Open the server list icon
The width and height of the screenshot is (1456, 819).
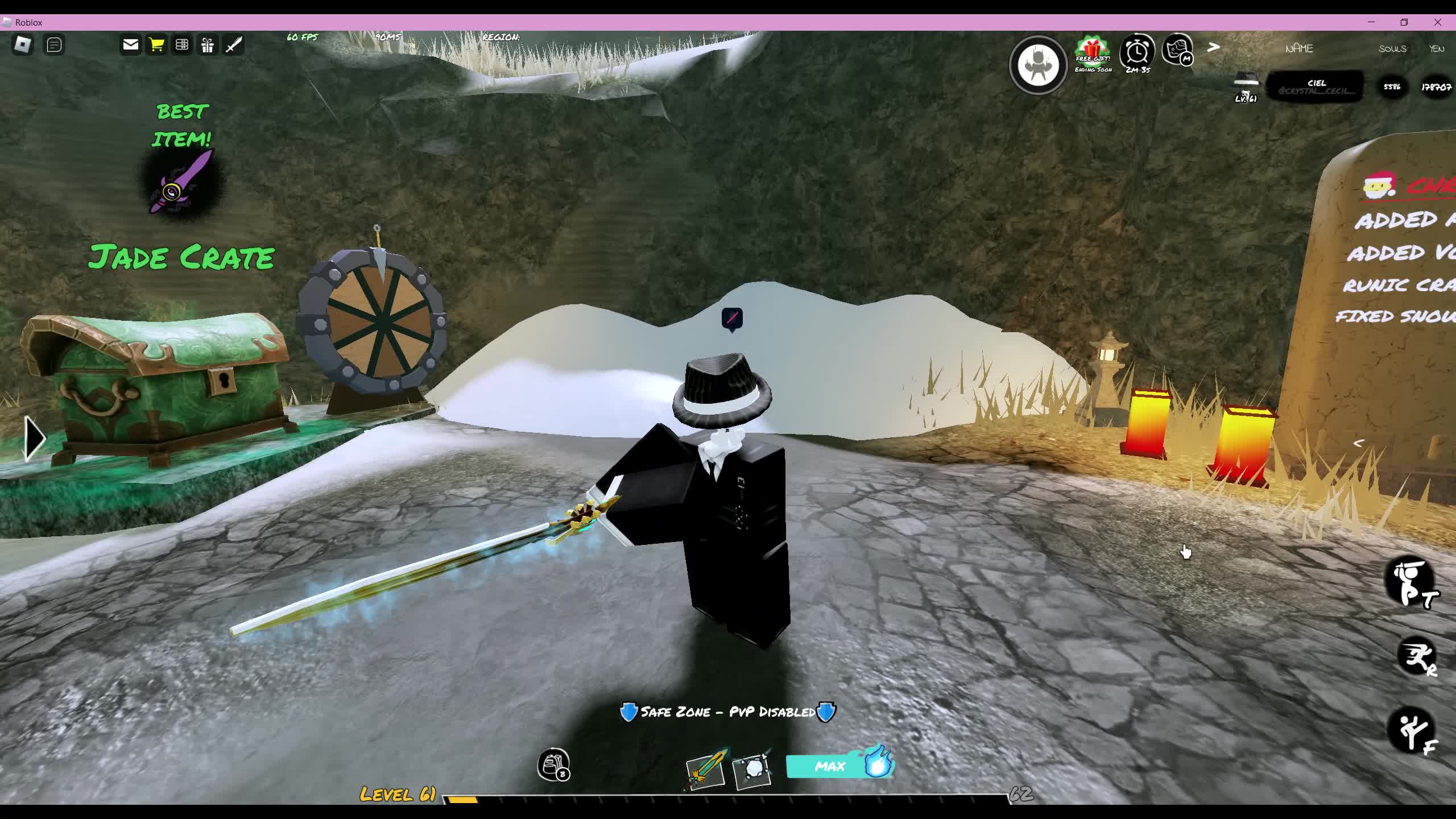(182, 44)
